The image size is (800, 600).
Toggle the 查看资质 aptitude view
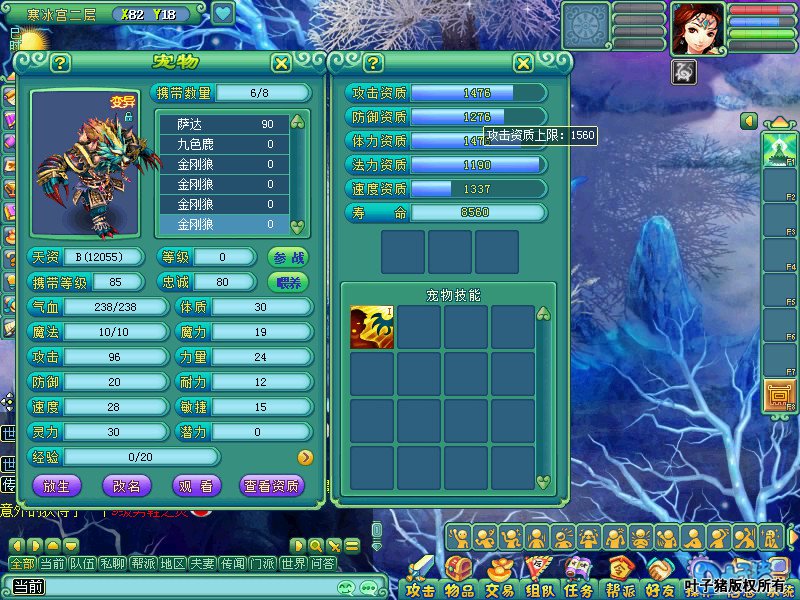tap(272, 486)
